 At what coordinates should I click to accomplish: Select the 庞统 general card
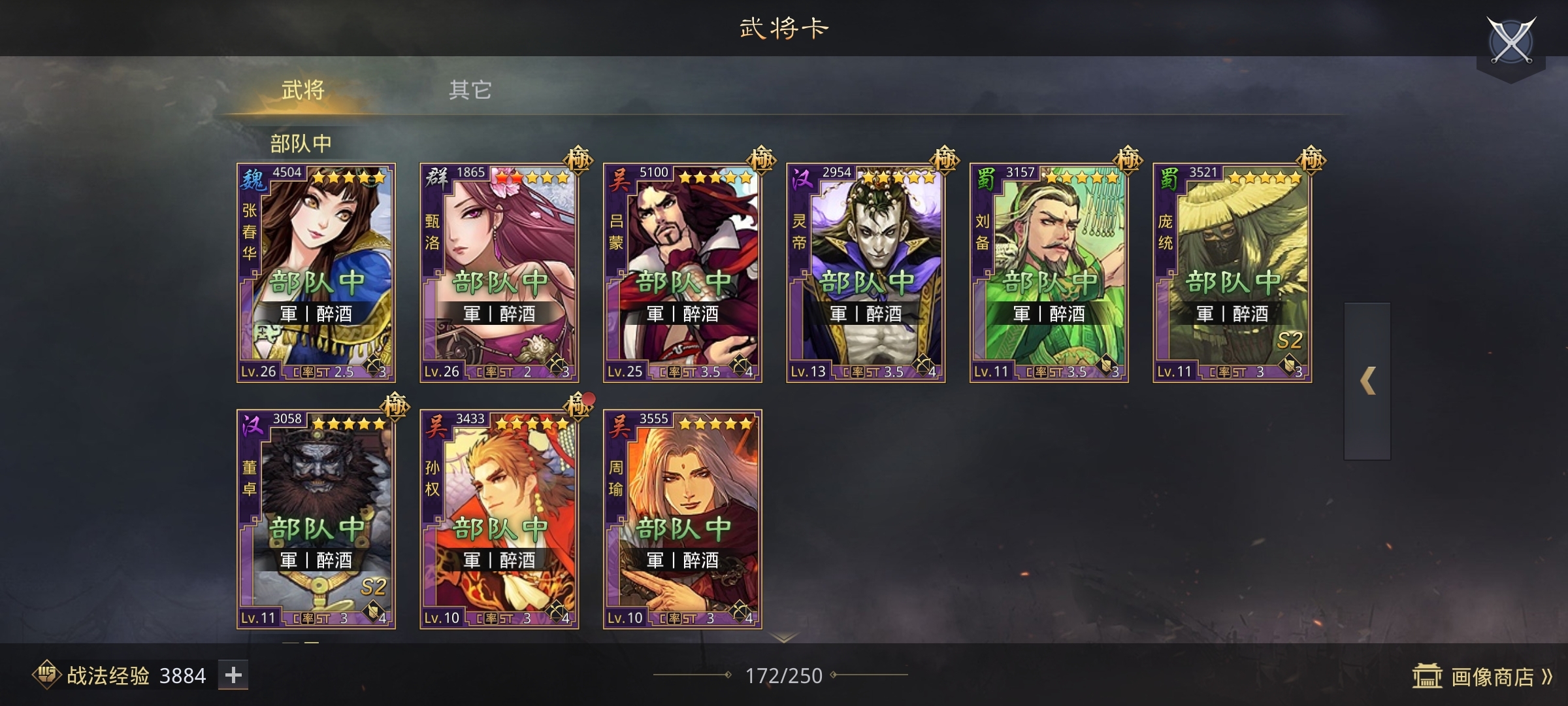coord(1232,273)
